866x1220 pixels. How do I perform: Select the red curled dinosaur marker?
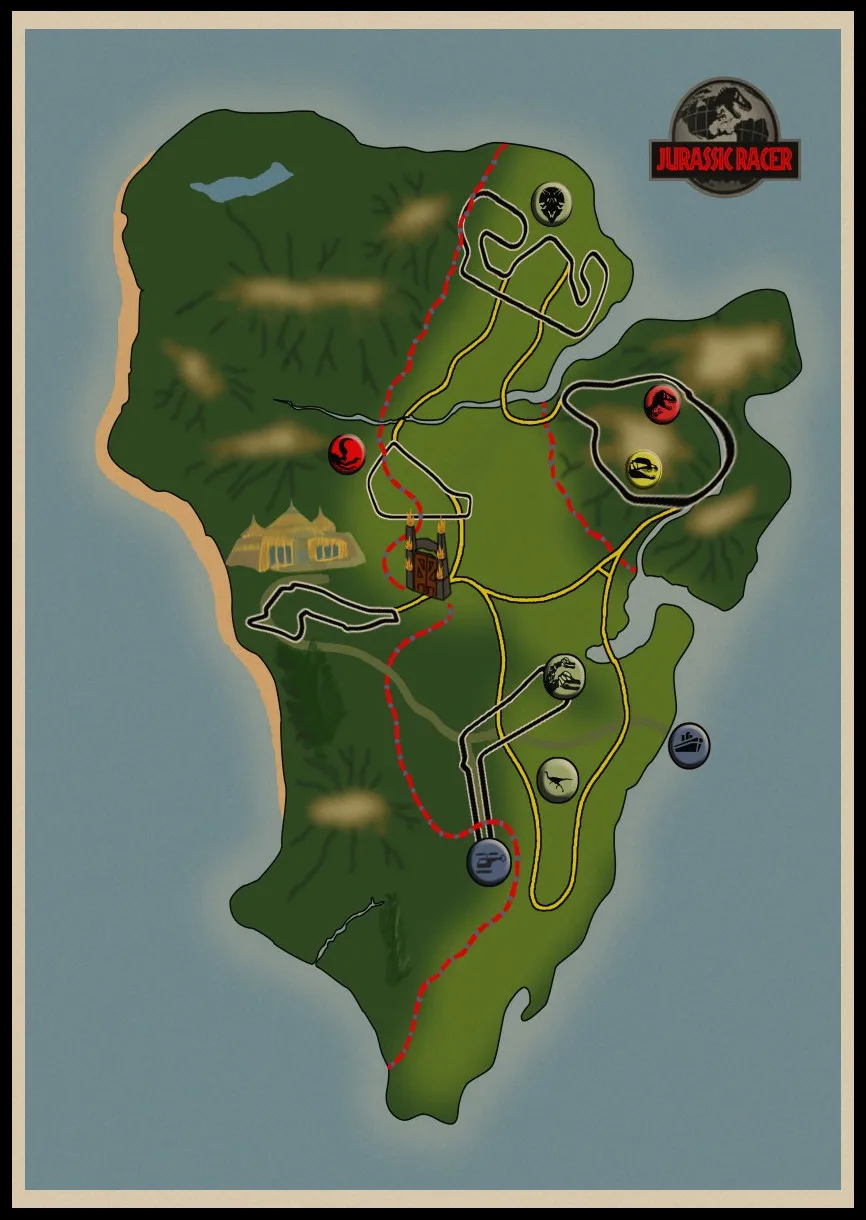pos(347,454)
